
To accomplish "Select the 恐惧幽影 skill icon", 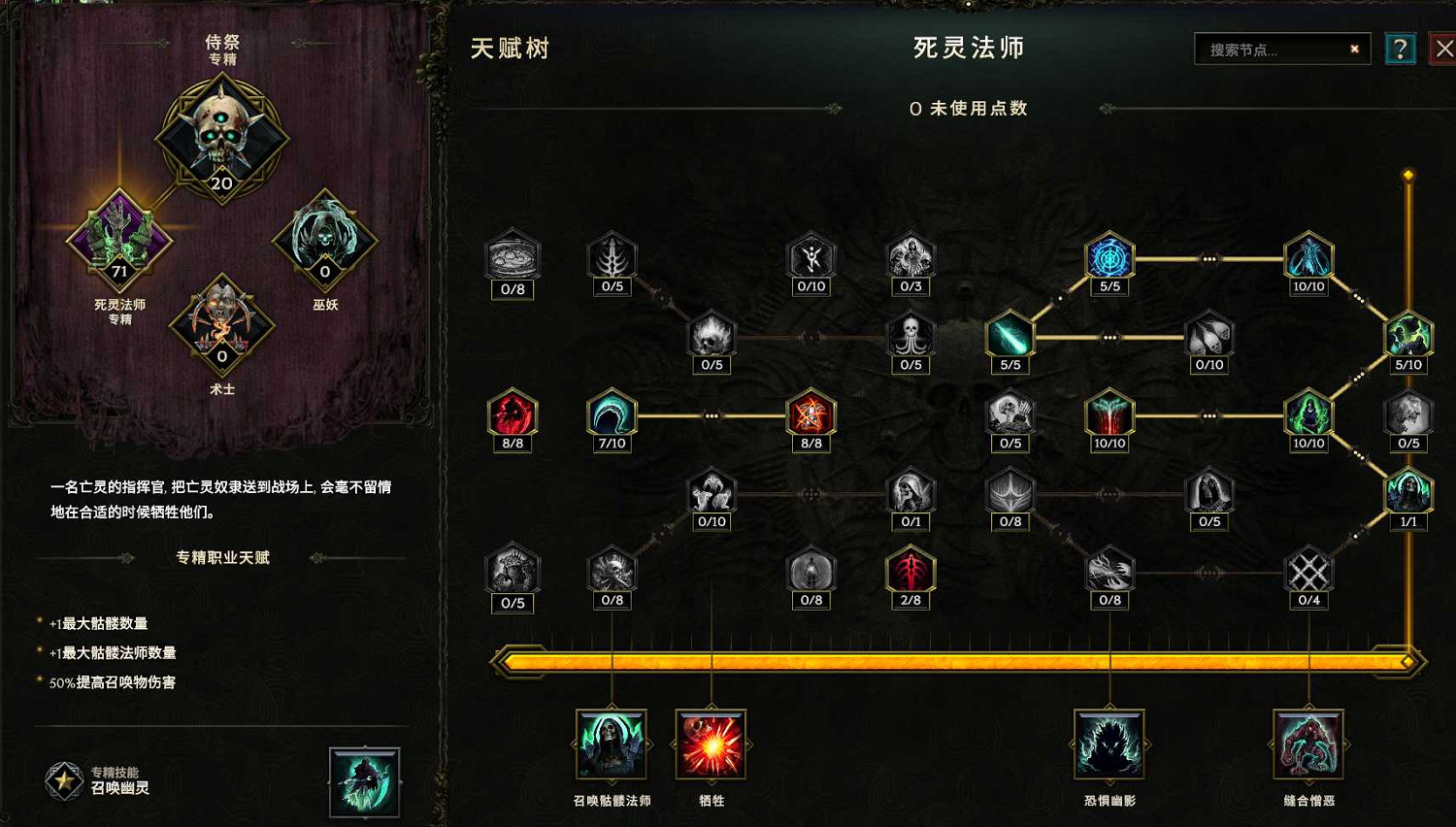I will 1108,743.
